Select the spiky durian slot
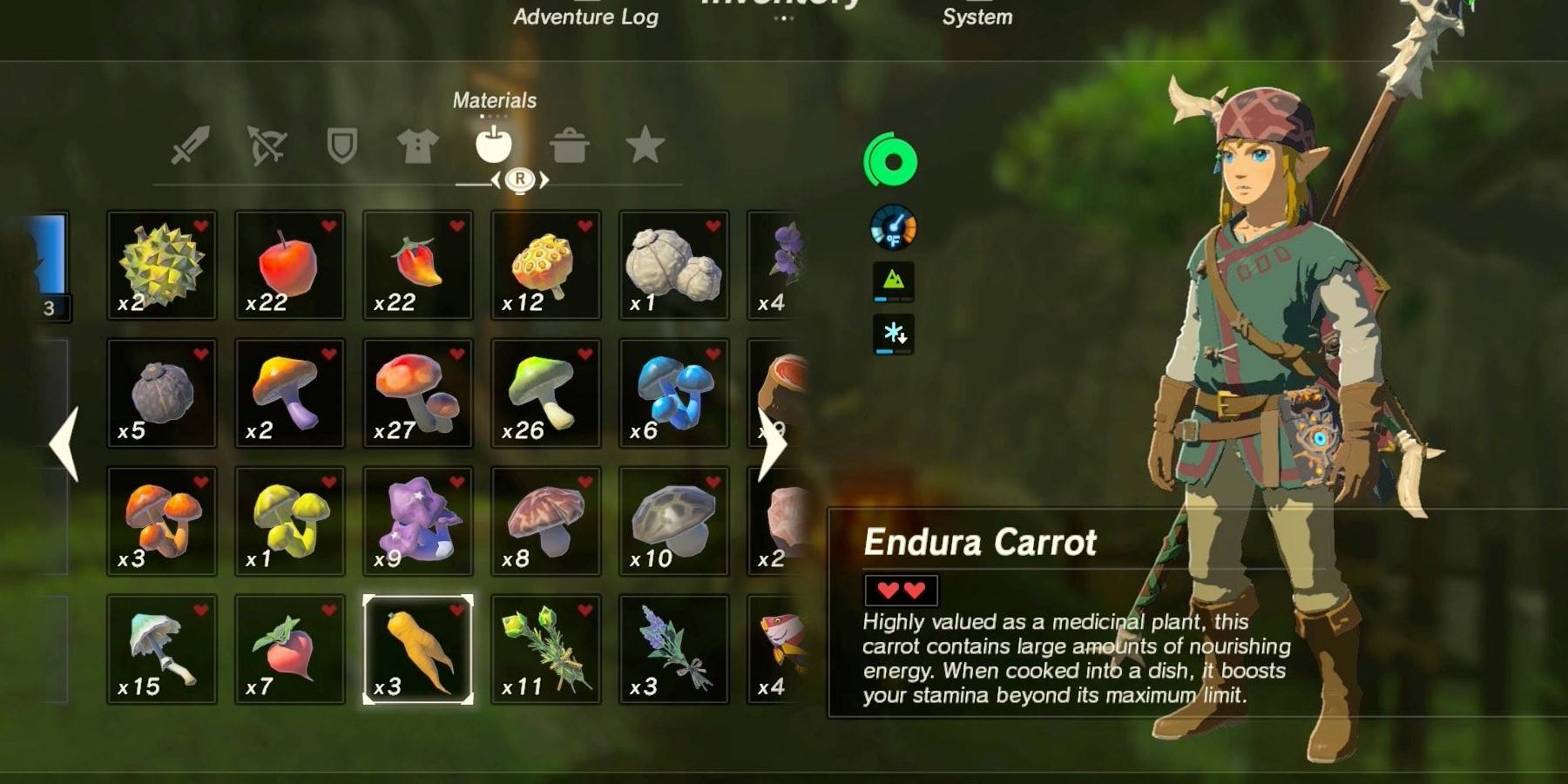The image size is (1568, 784). point(162,265)
